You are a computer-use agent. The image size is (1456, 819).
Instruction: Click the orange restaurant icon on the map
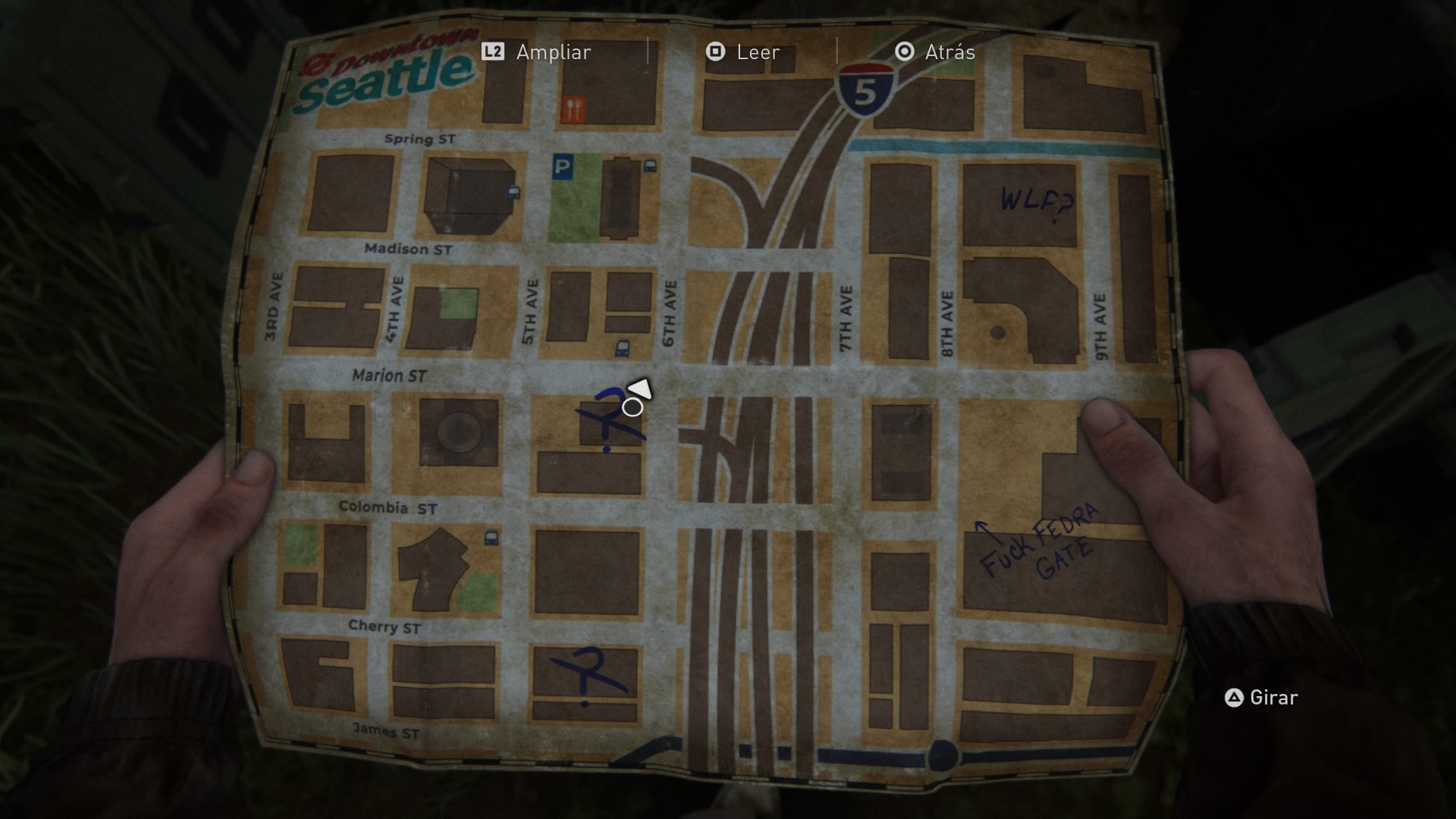pos(574,109)
